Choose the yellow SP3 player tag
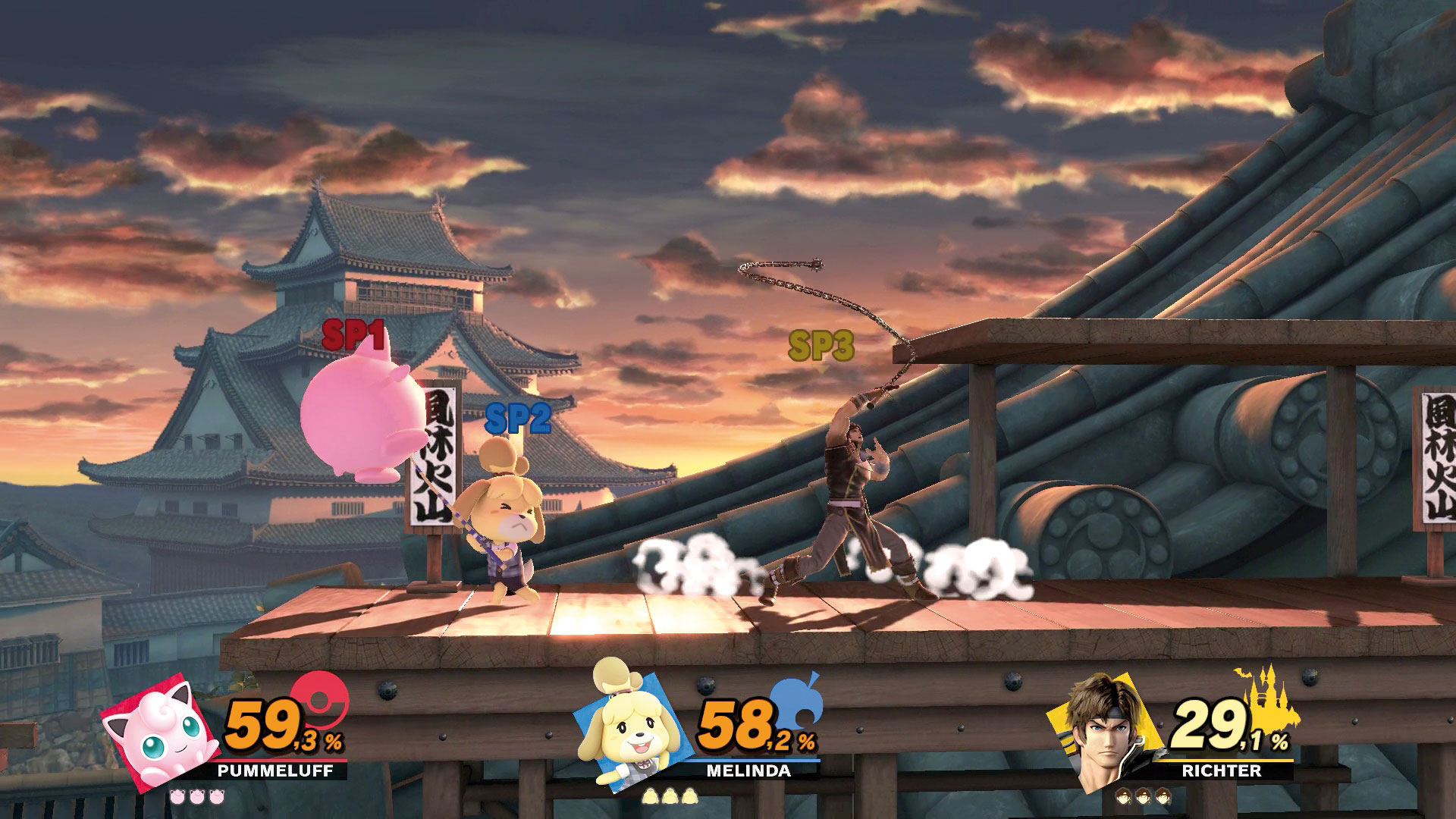The image size is (1456, 819). (x=821, y=346)
